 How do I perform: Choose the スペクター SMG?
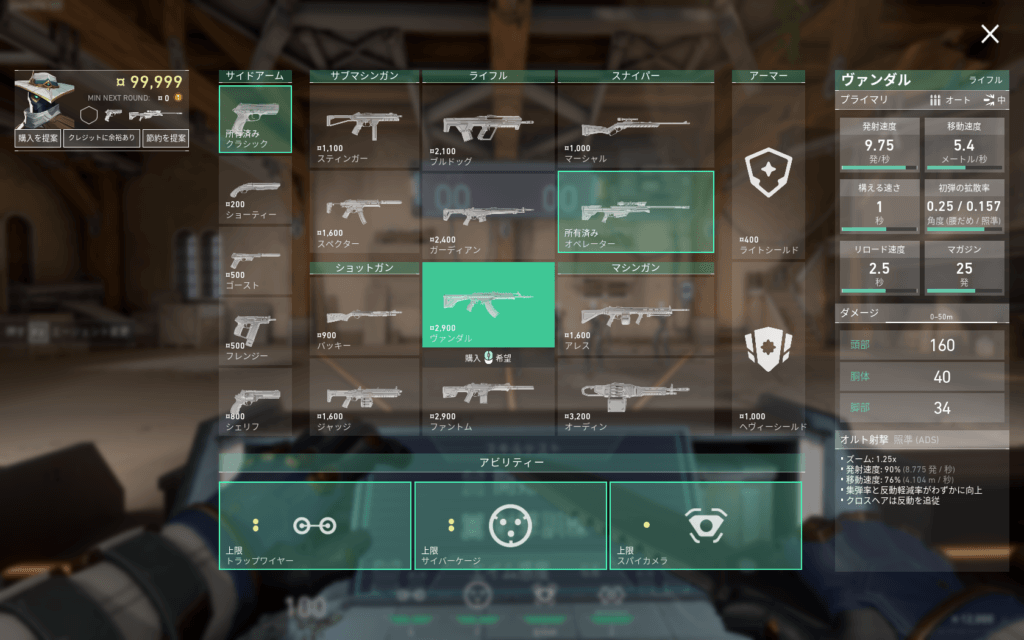tap(363, 213)
